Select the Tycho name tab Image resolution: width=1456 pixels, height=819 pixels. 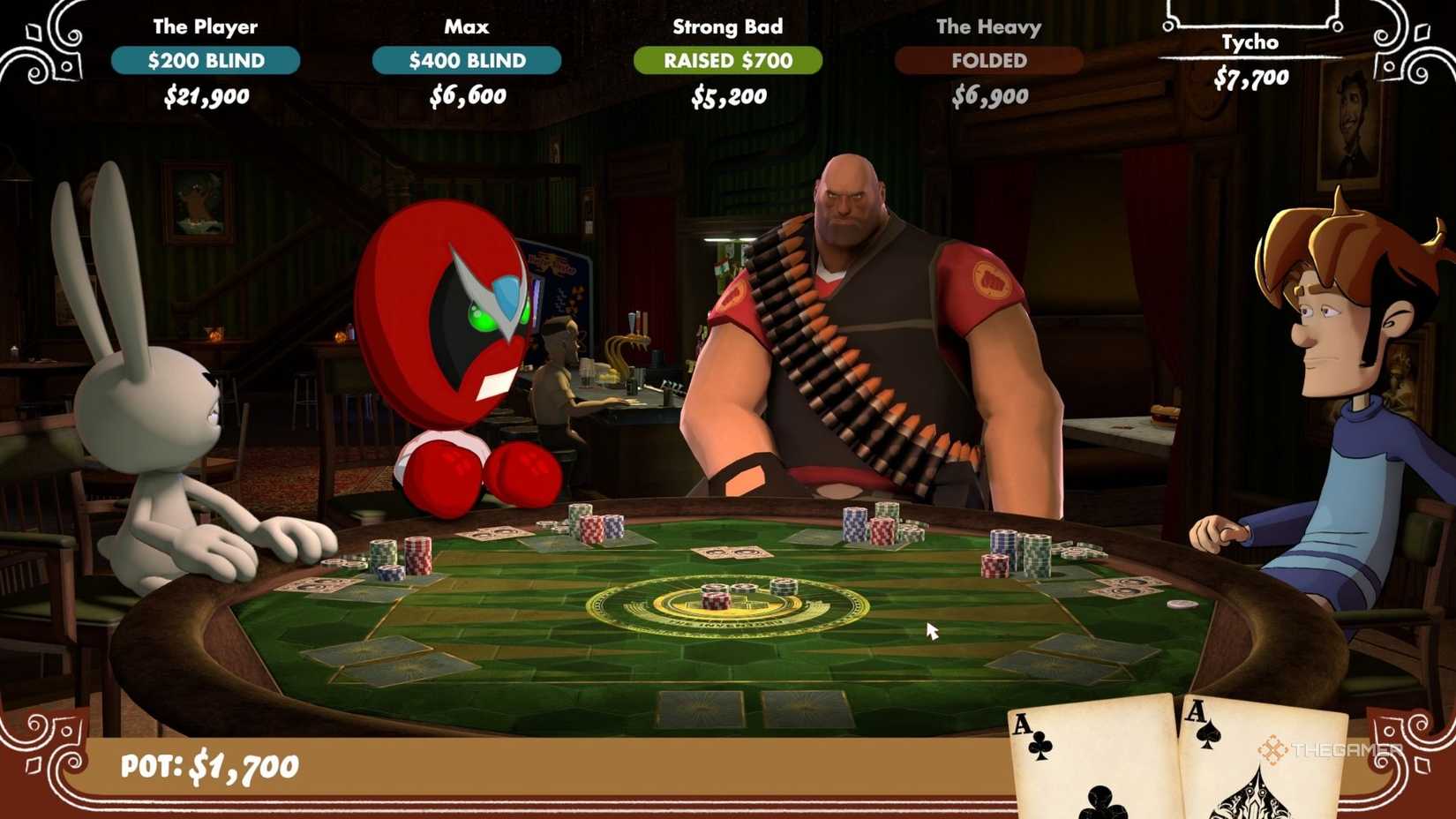click(x=1251, y=41)
